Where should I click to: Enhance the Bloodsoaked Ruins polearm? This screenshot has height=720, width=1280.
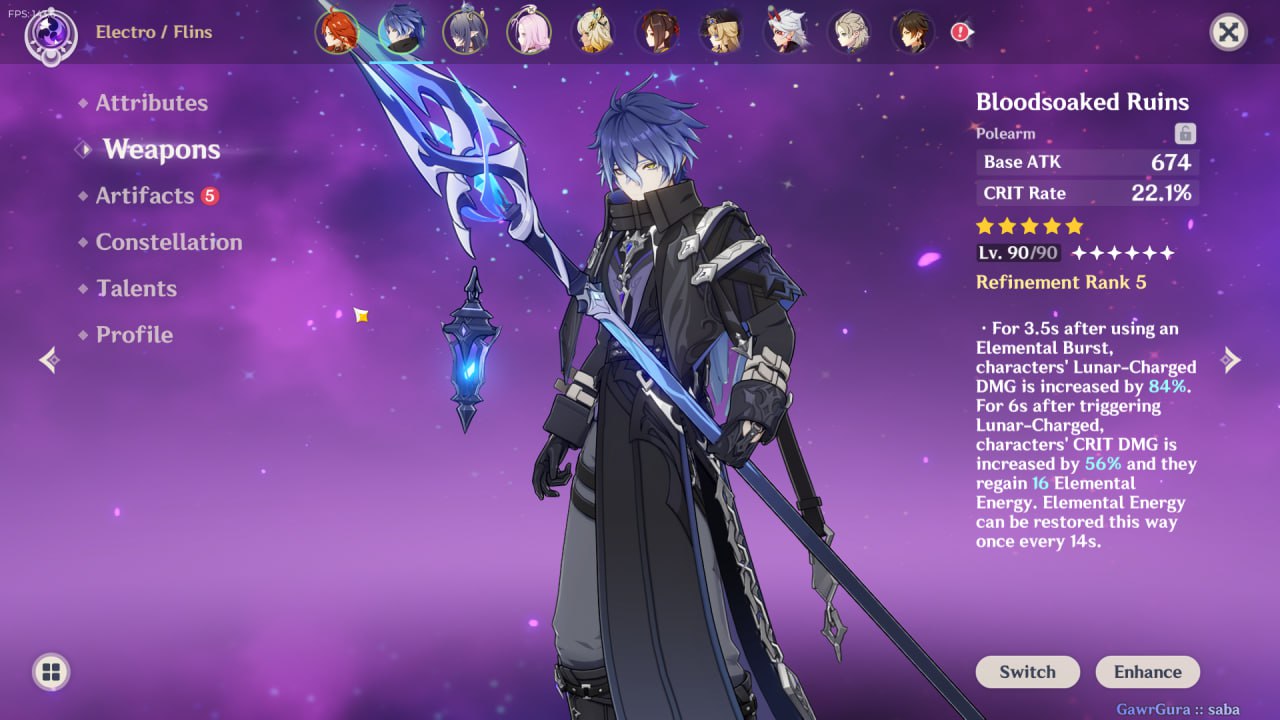tap(1147, 672)
